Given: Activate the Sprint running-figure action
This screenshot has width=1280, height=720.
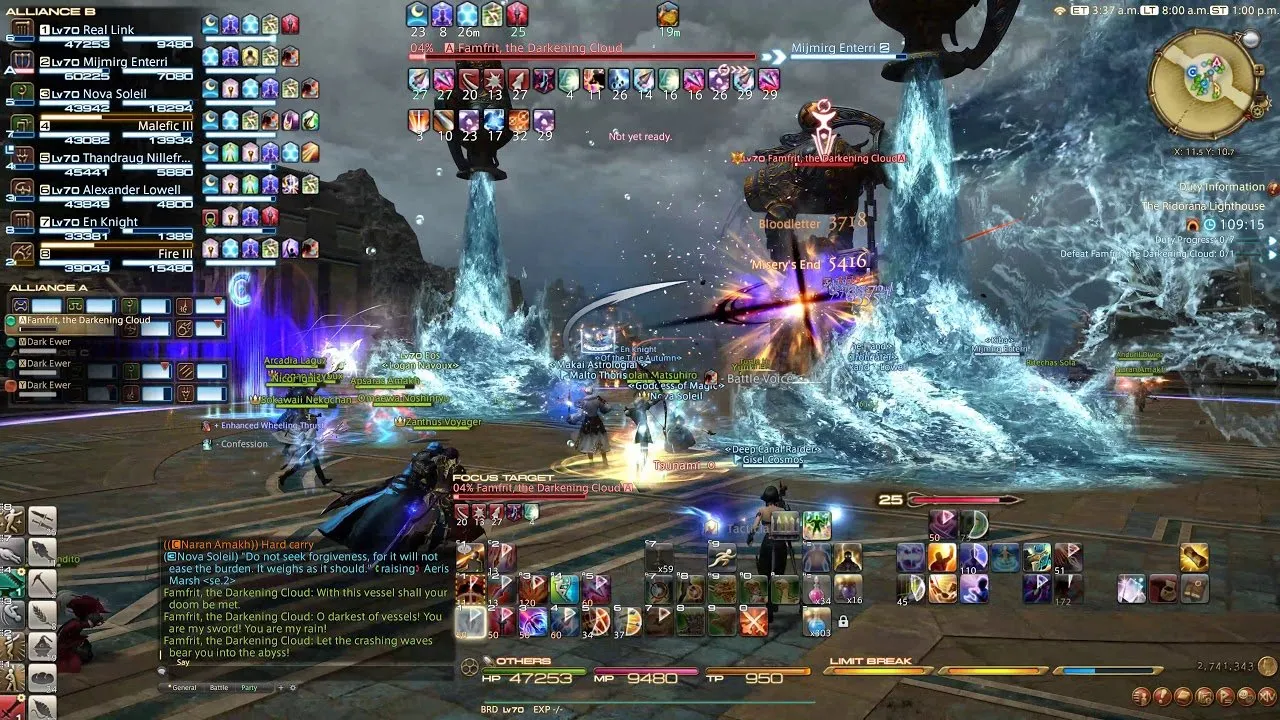Looking at the screenshot, I should click(x=724, y=558).
